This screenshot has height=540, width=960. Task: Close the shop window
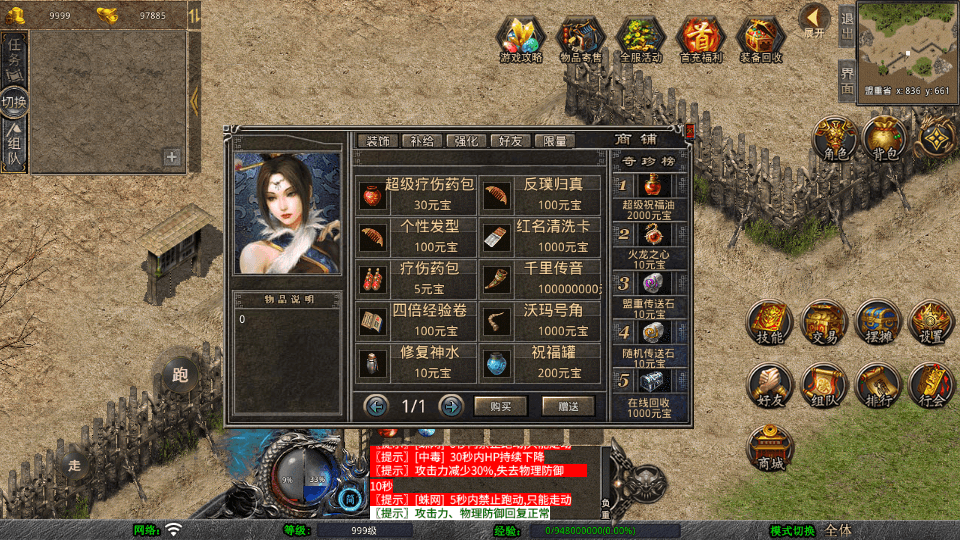pyautogui.click(x=689, y=131)
